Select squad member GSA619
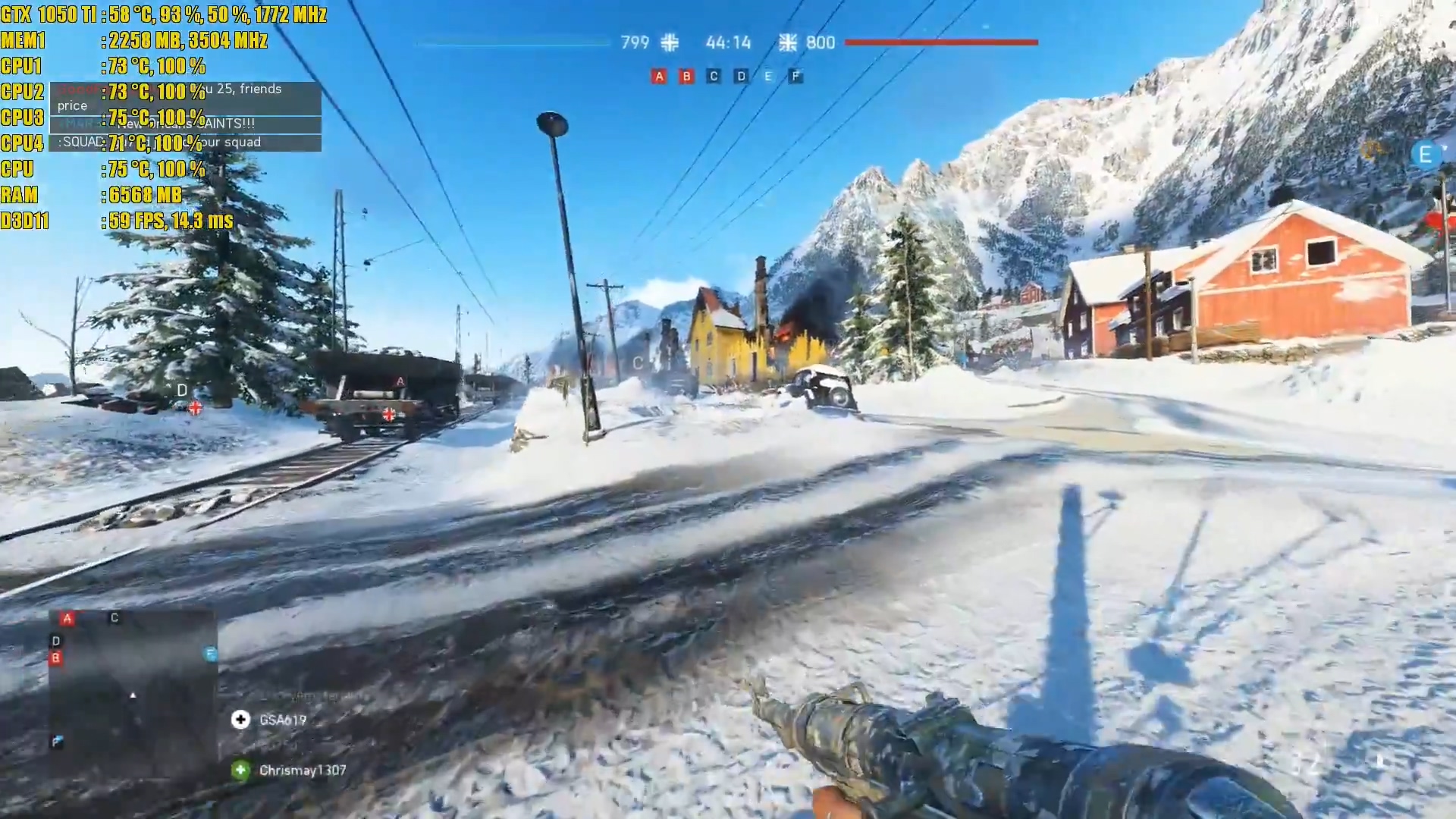This screenshot has height=819, width=1456. tap(282, 720)
